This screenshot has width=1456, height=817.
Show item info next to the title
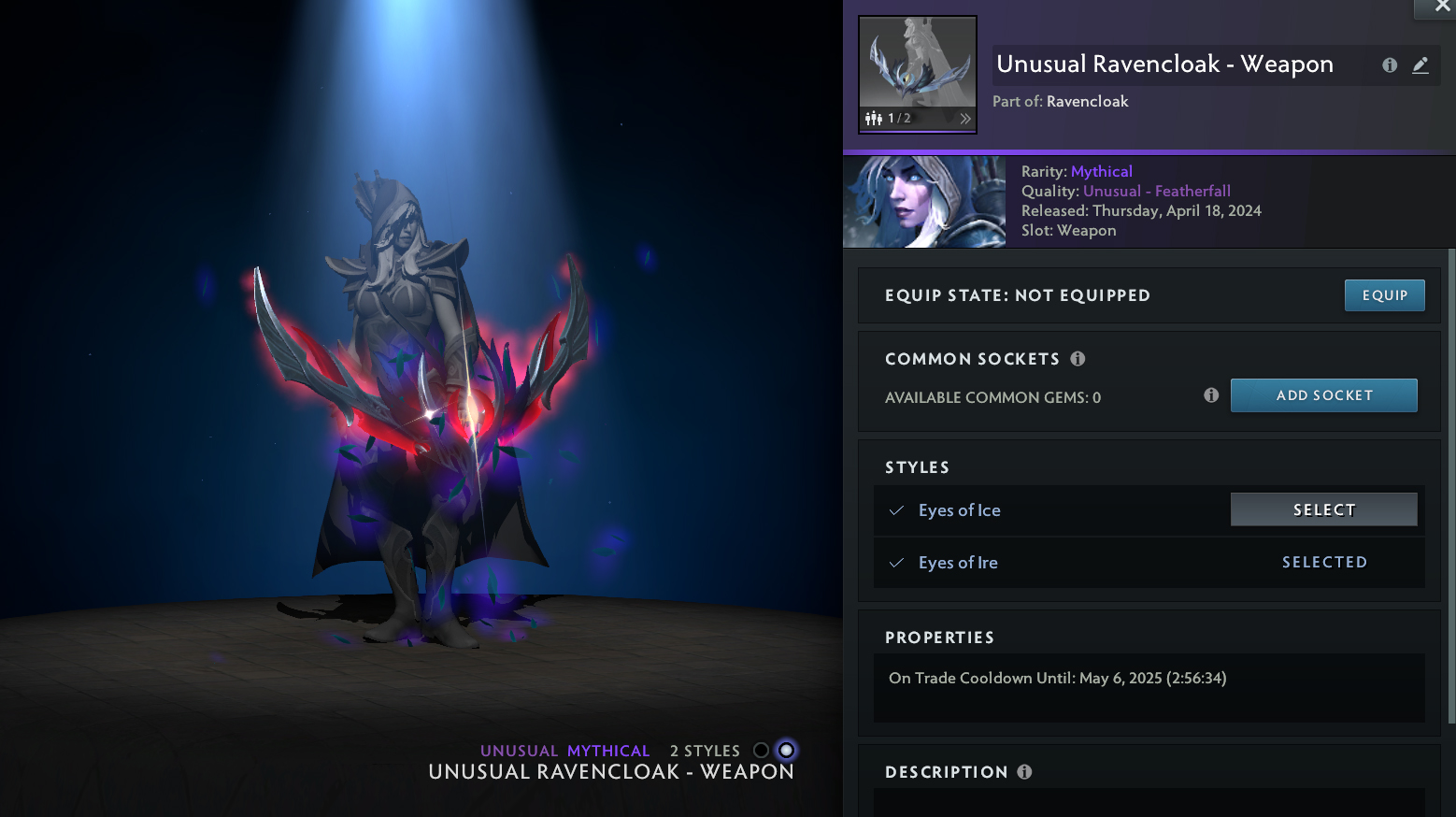1390,65
